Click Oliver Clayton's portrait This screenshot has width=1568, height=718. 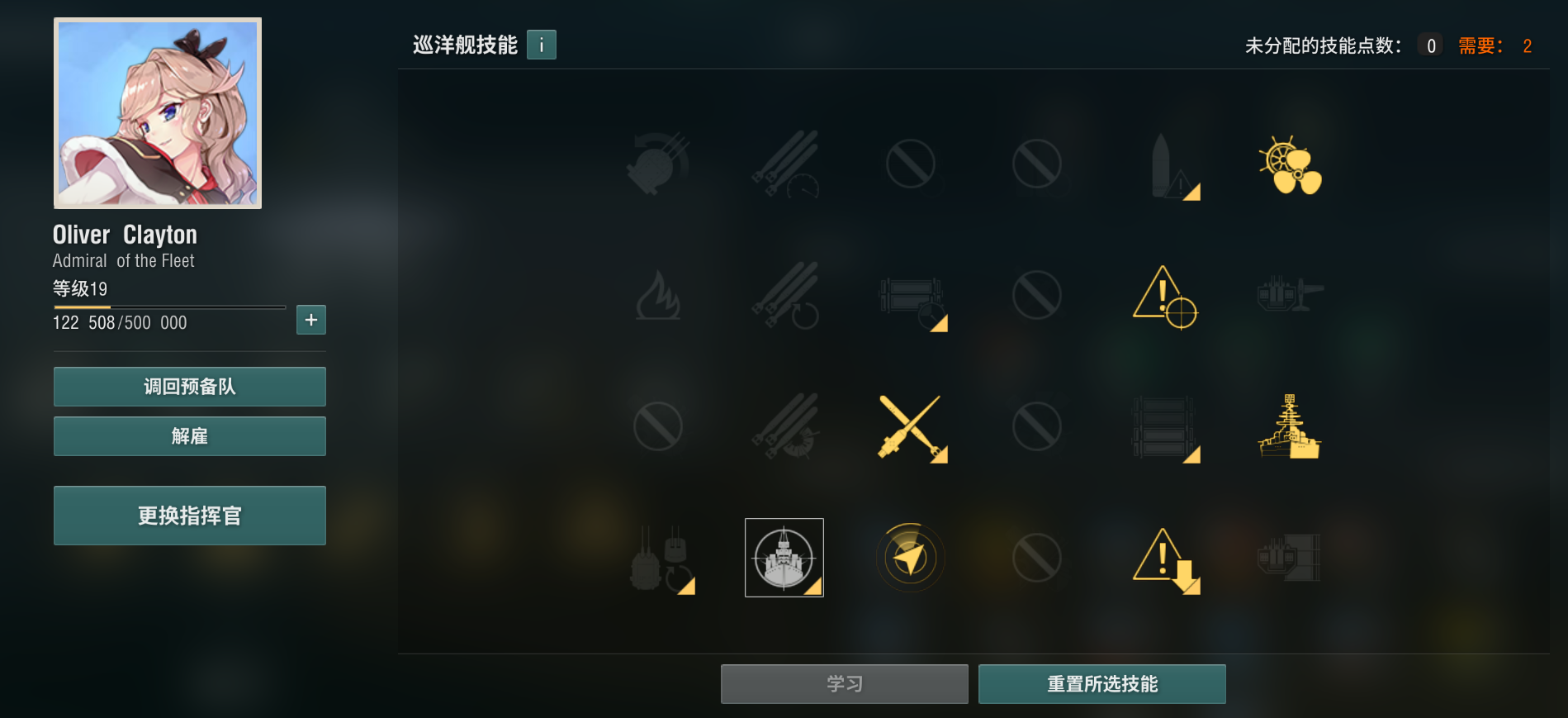point(157,112)
